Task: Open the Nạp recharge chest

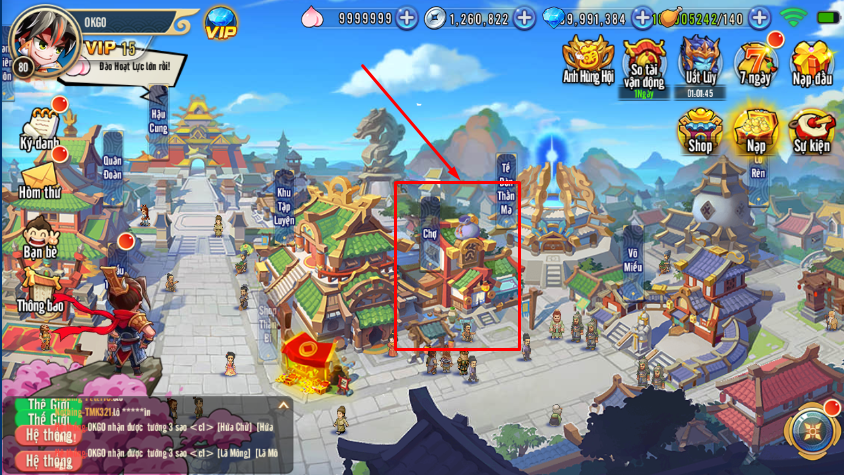Action: (x=756, y=128)
